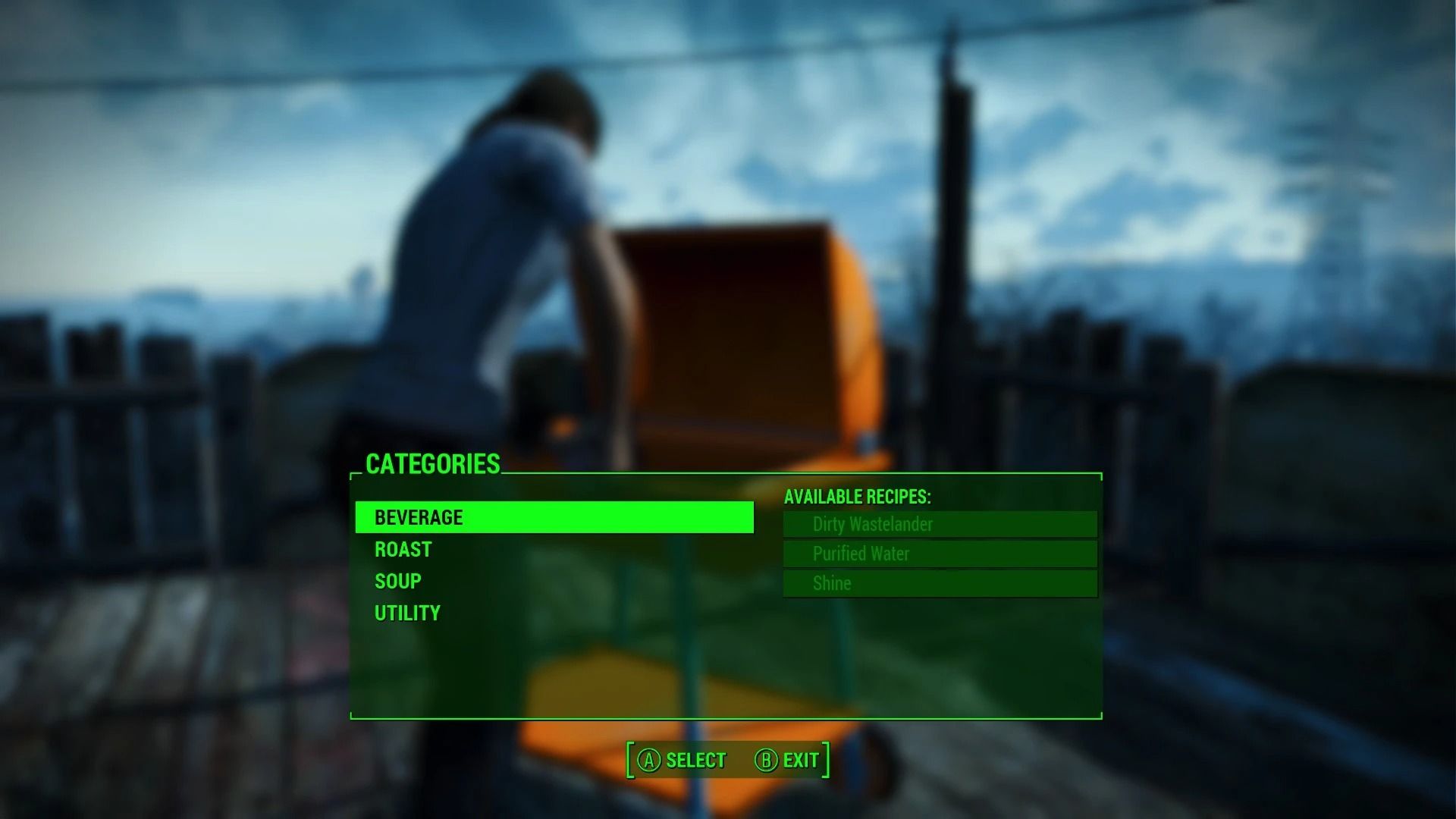Select the last recipe in the list

[x=939, y=583]
